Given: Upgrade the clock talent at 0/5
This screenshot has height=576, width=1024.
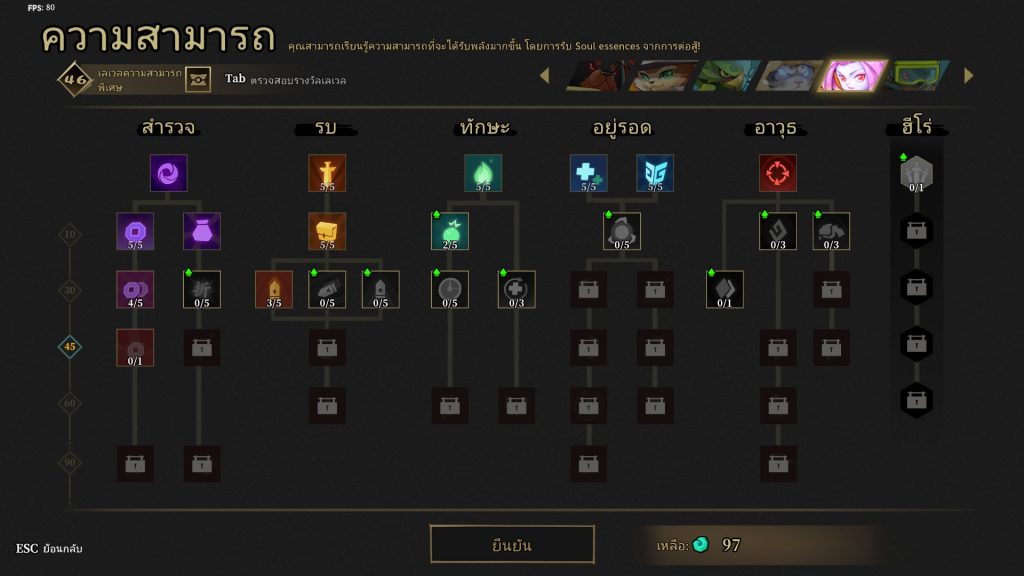Looking at the screenshot, I should pos(450,289).
